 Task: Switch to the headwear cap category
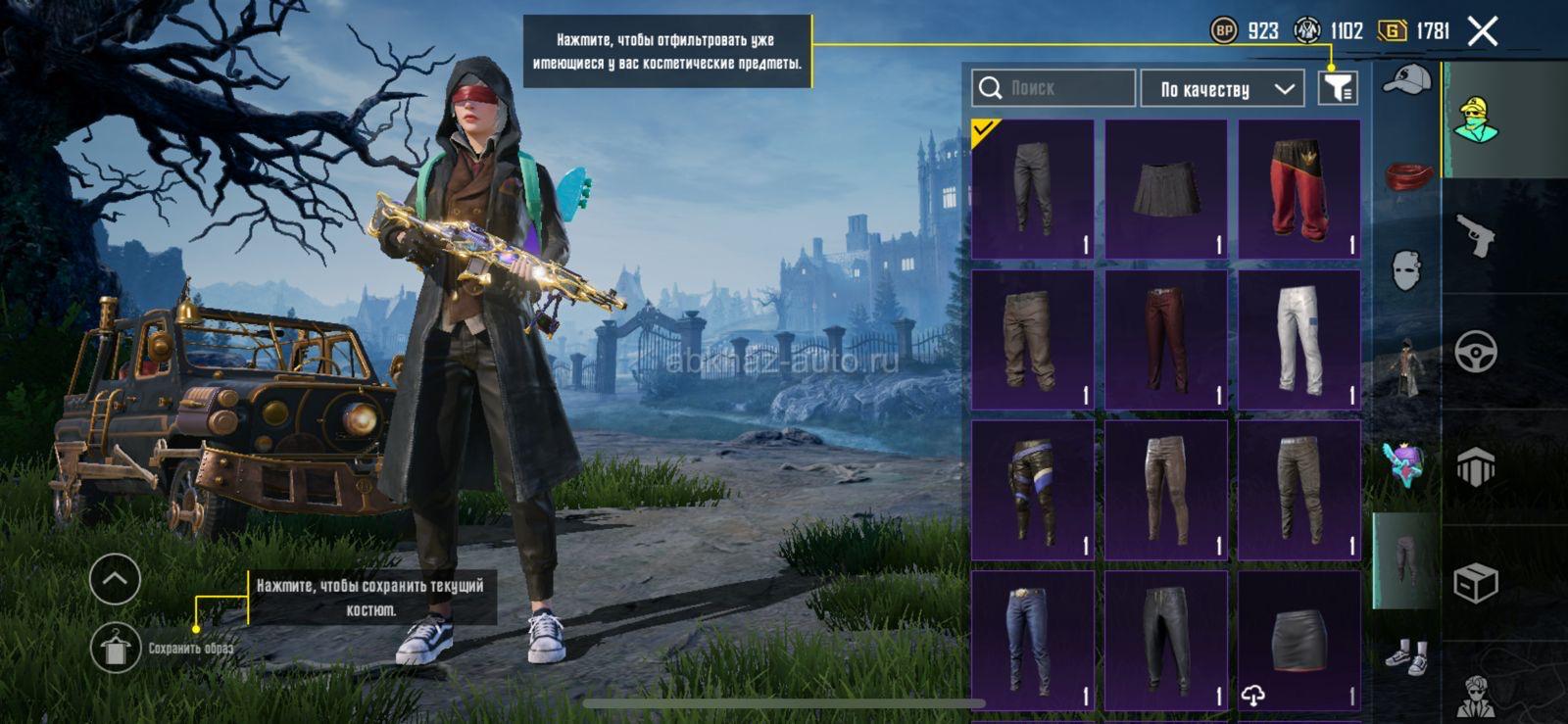point(1407,80)
